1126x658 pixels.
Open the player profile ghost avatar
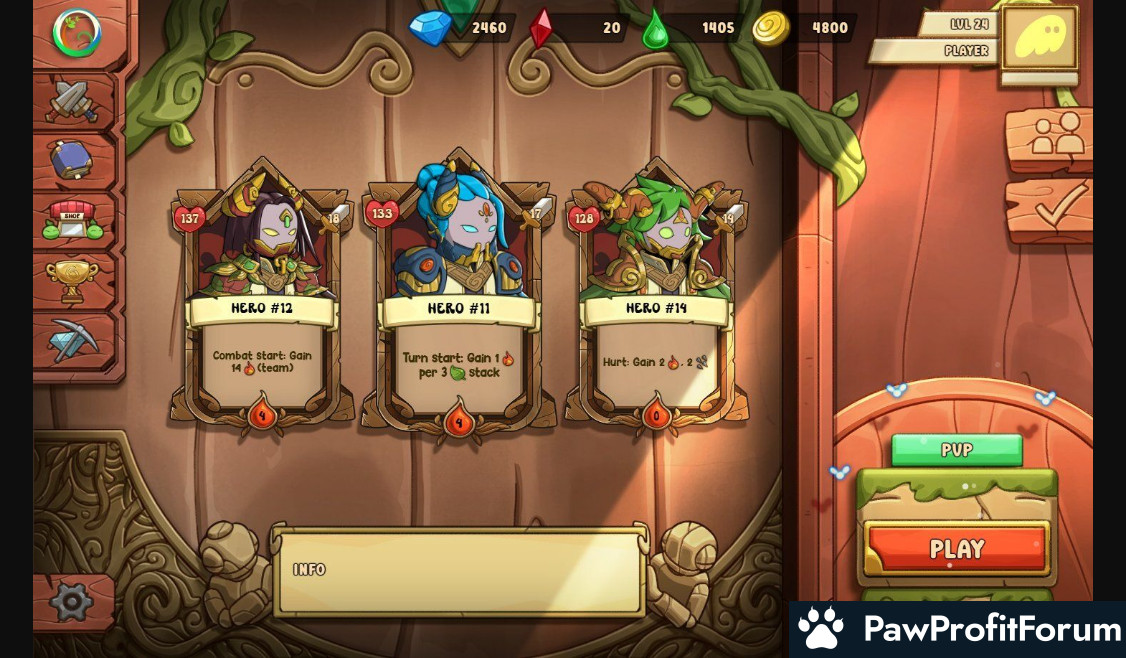click(x=1040, y=38)
